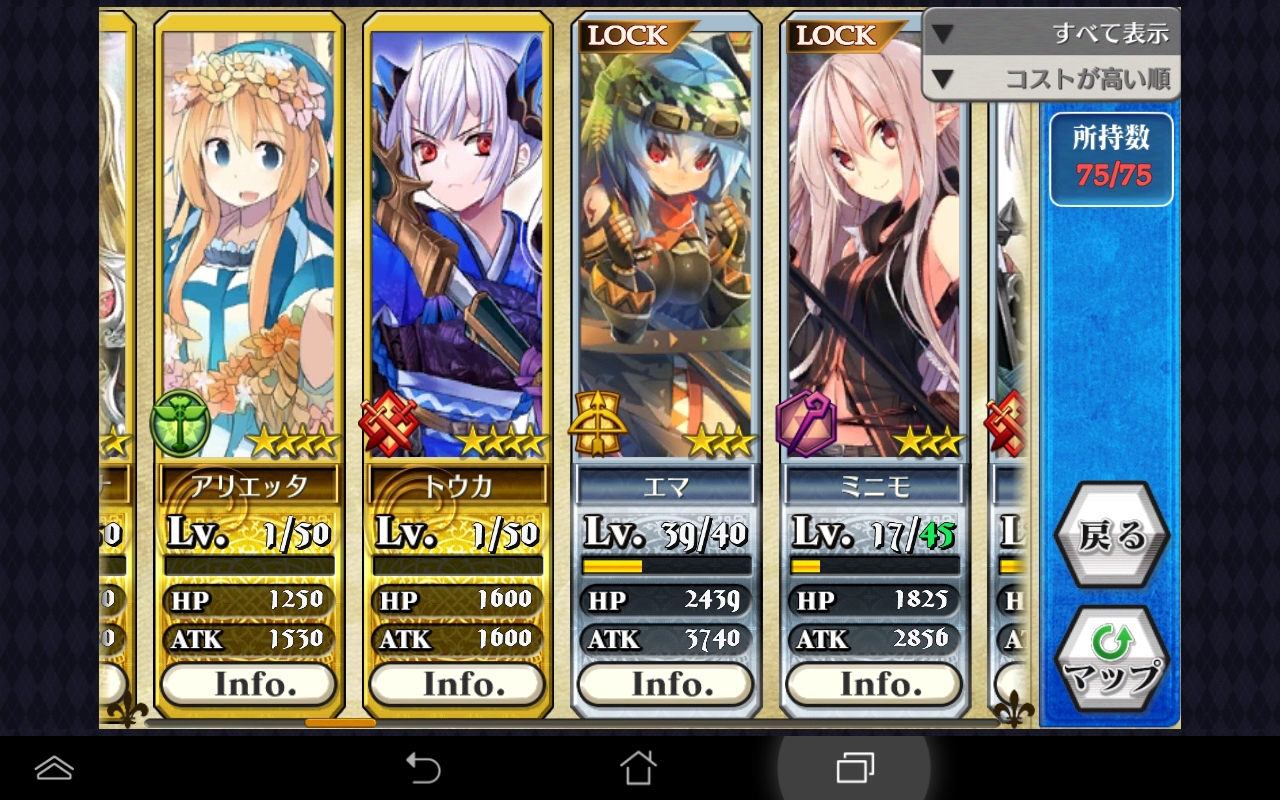View Info for ミニモ card
Viewport: 1280px width, 800px height.
coord(874,684)
